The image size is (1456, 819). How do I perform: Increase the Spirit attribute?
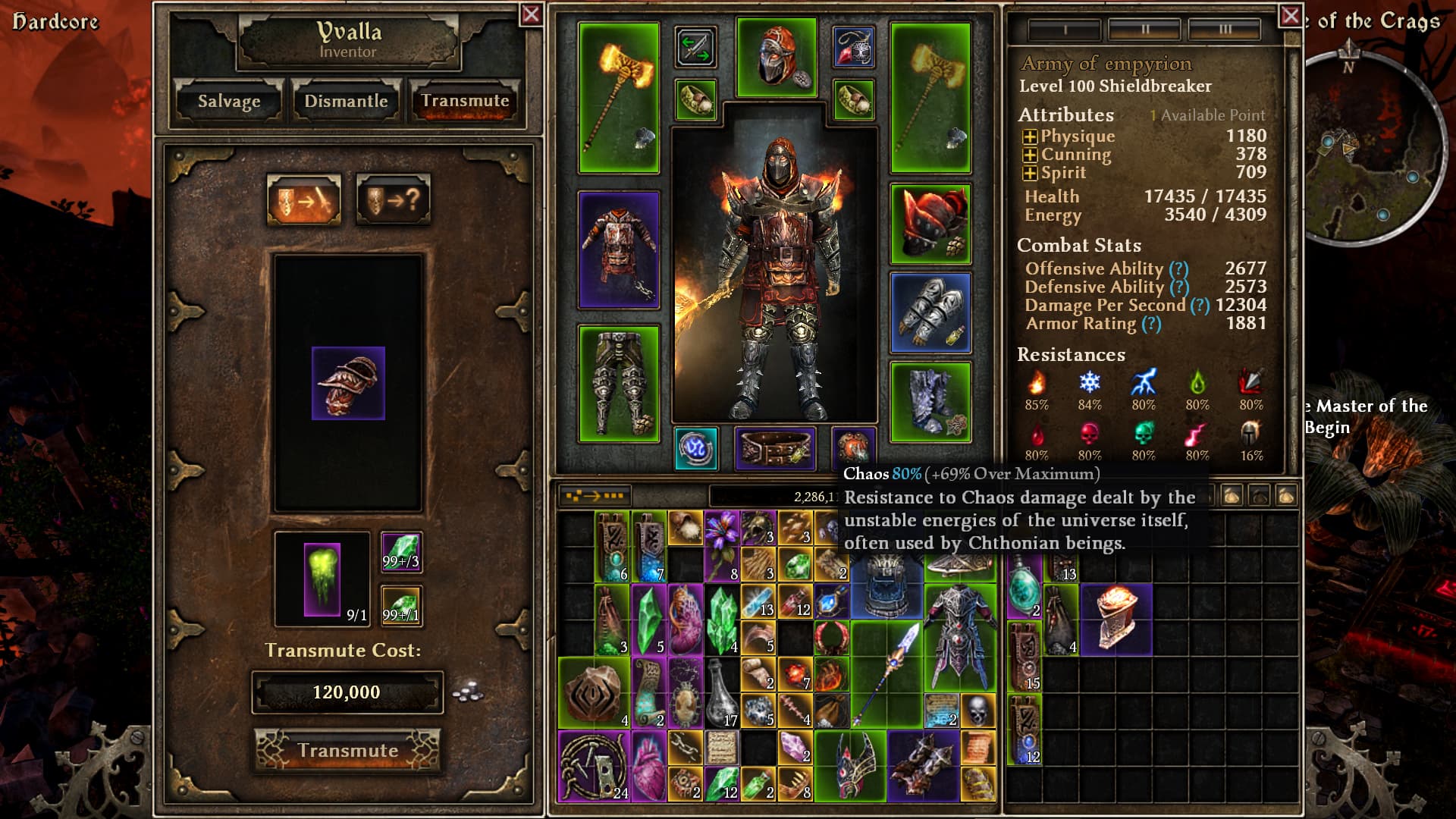tap(1030, 173)
